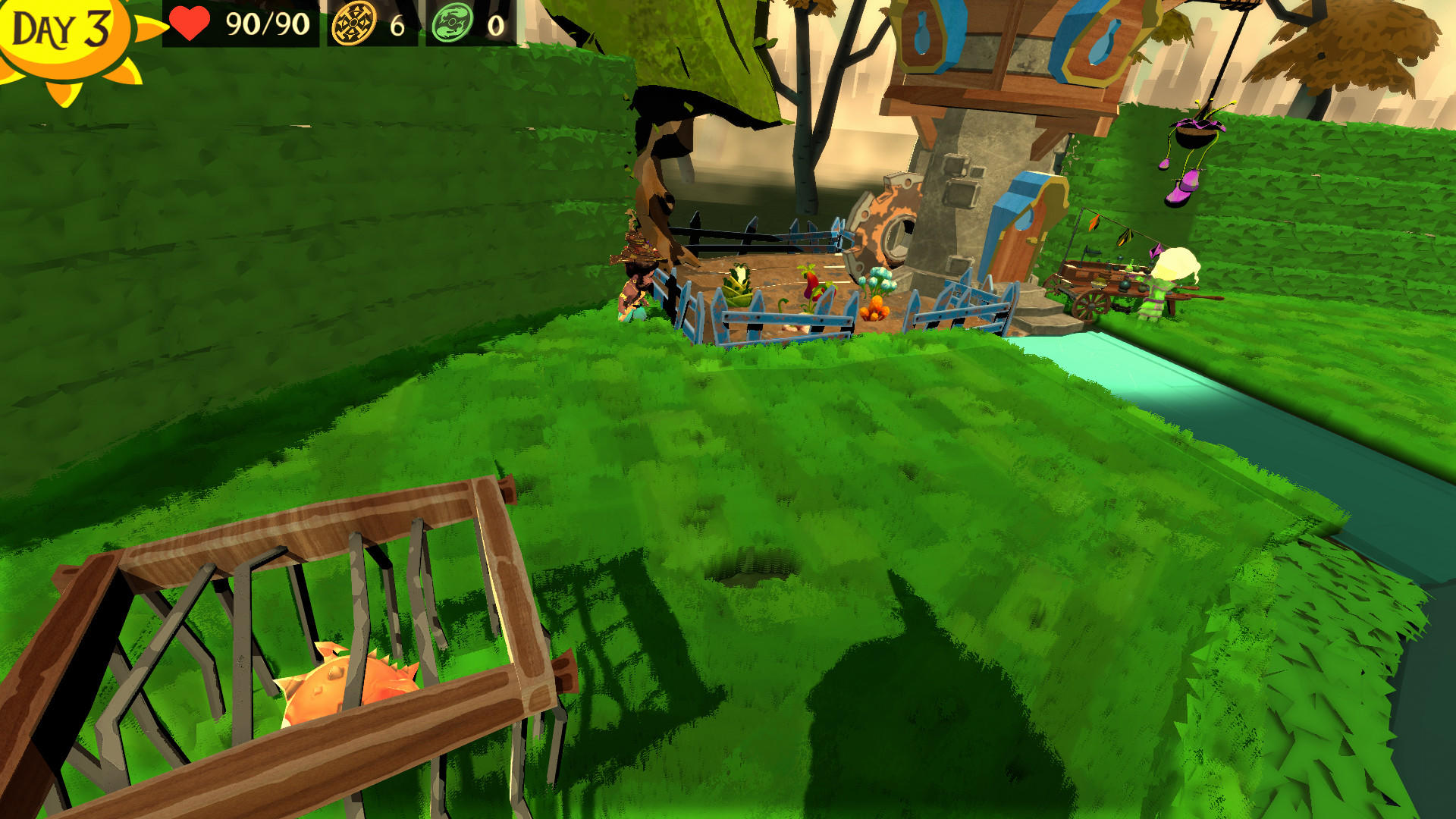Viewport: 1456px width, 819px height.
Task: Click the turquoise flower plant in the garden
Action: click(878, 279)
